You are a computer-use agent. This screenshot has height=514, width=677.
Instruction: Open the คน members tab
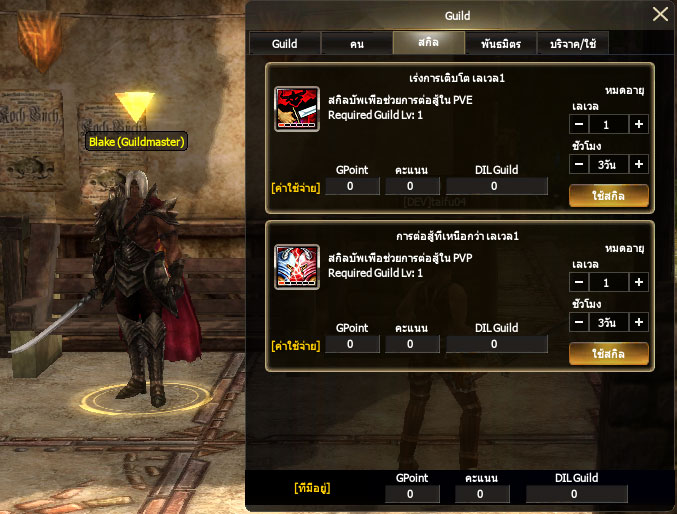pos(357,44)
